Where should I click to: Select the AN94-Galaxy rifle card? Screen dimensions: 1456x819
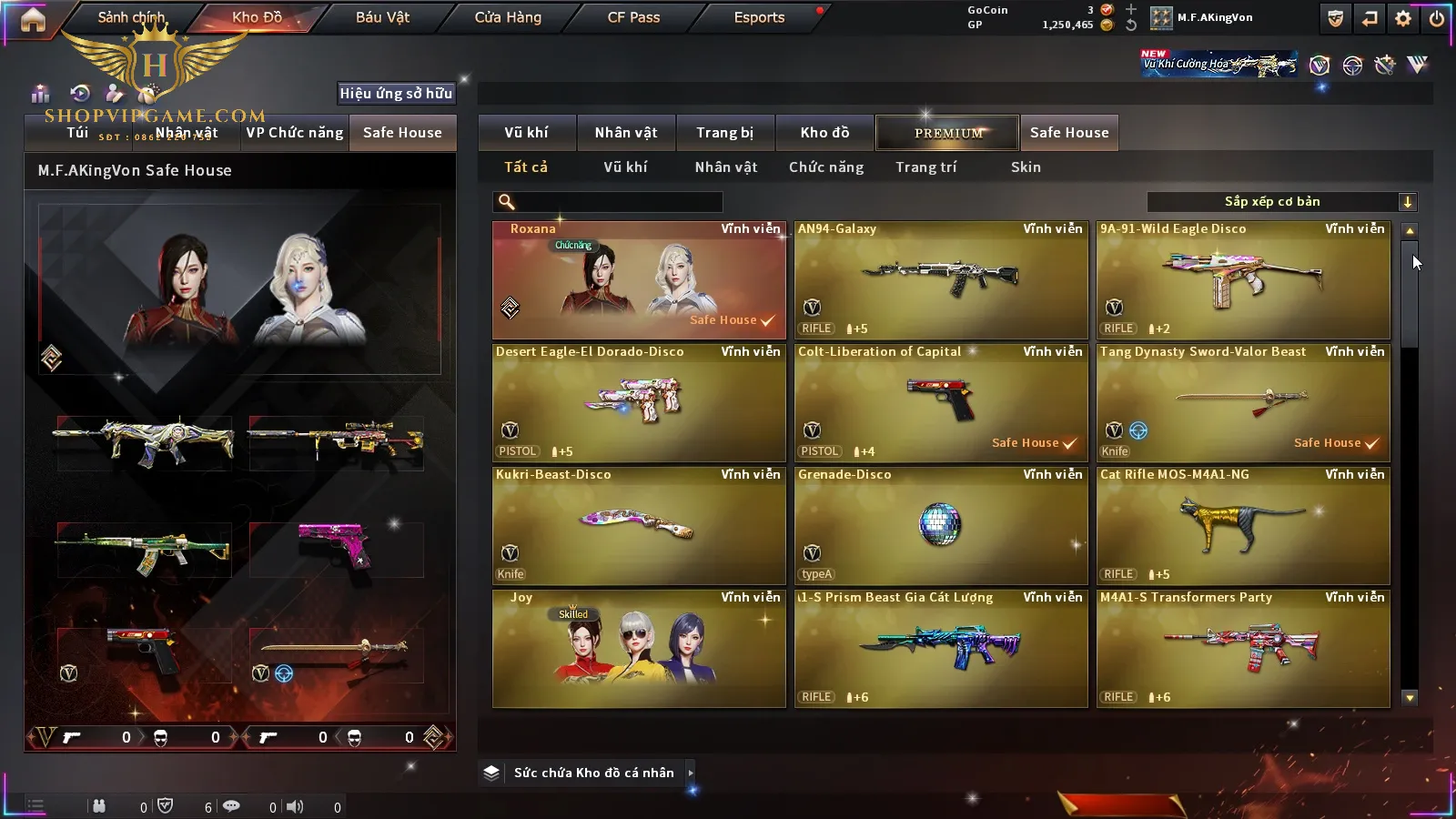pyautogui.click(x=941, y=280)
